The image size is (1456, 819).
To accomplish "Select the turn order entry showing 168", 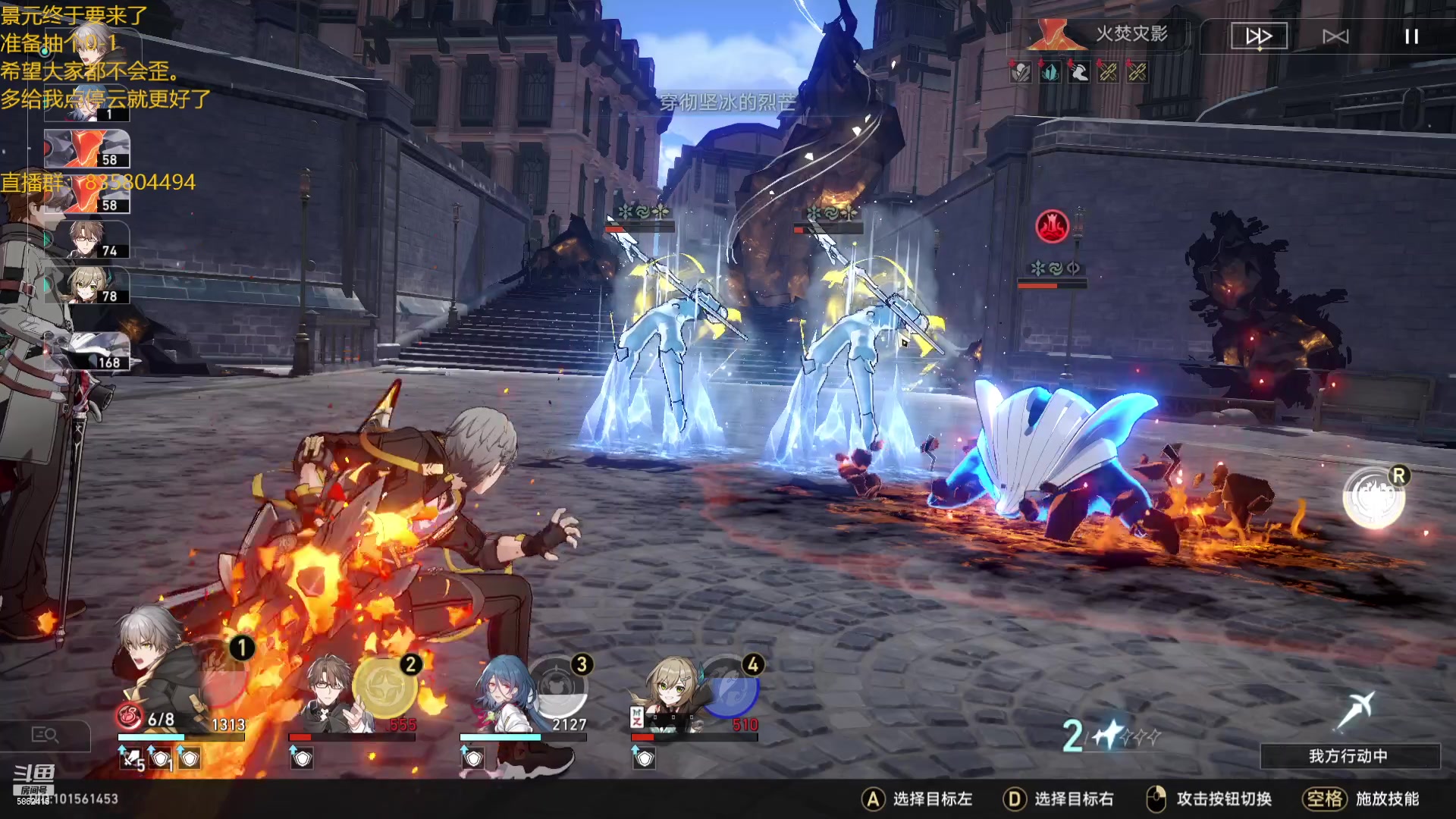I will click(86, 351).
